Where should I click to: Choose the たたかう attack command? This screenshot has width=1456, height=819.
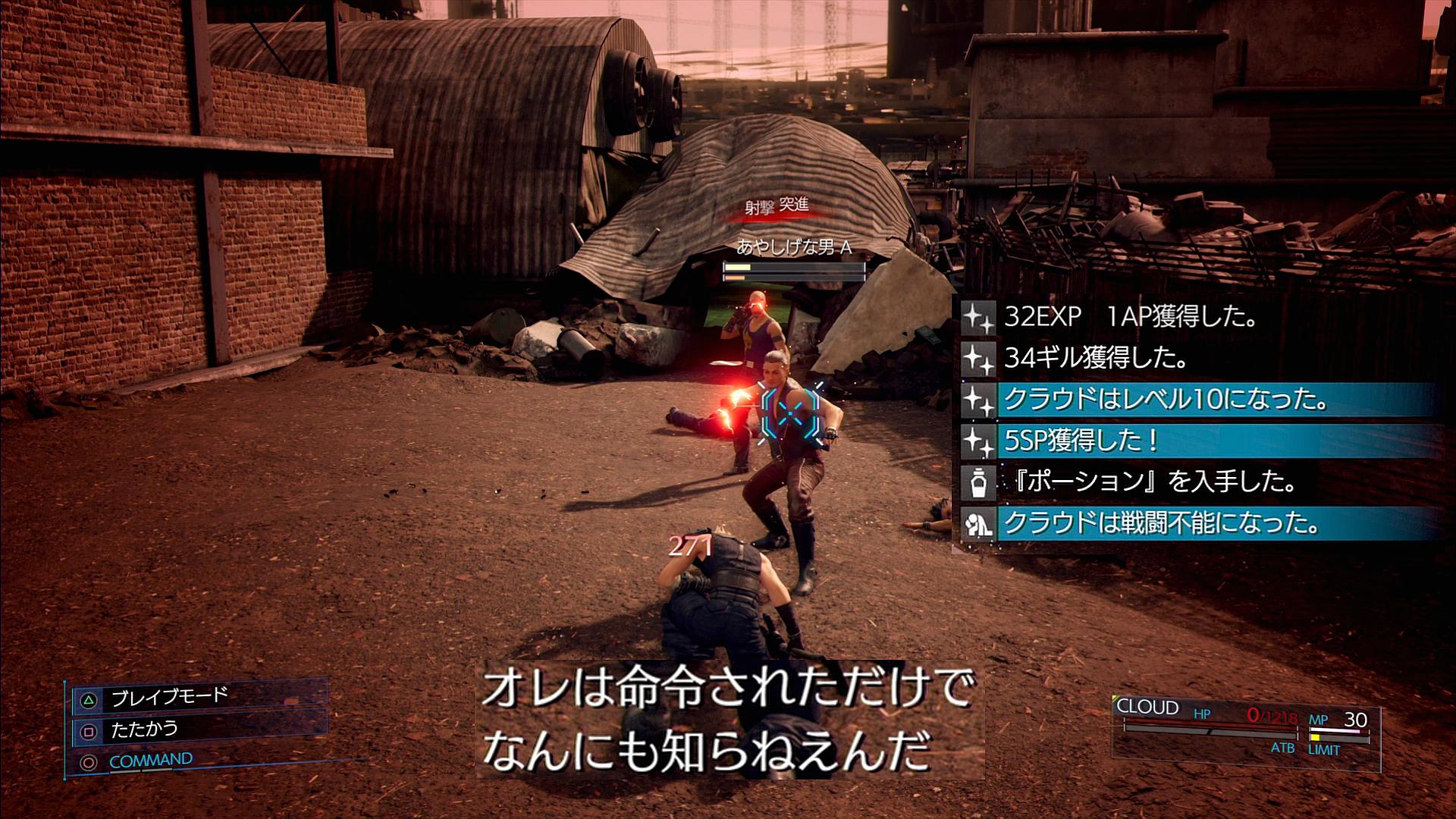coord(144,730)
